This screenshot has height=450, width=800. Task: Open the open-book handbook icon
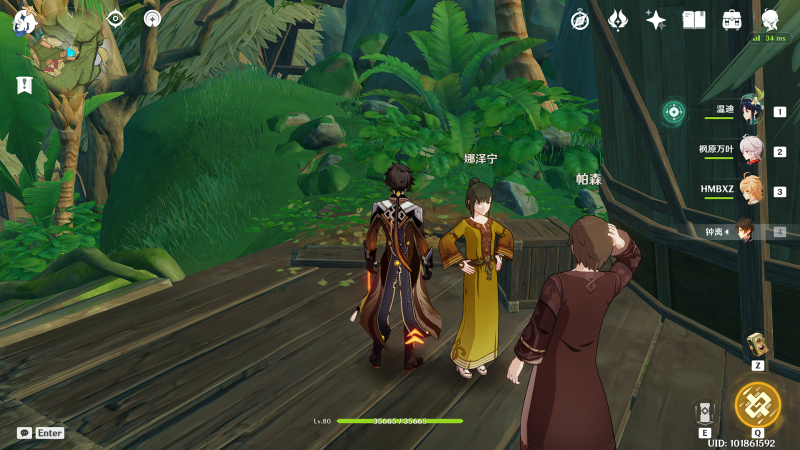point(694,20)
